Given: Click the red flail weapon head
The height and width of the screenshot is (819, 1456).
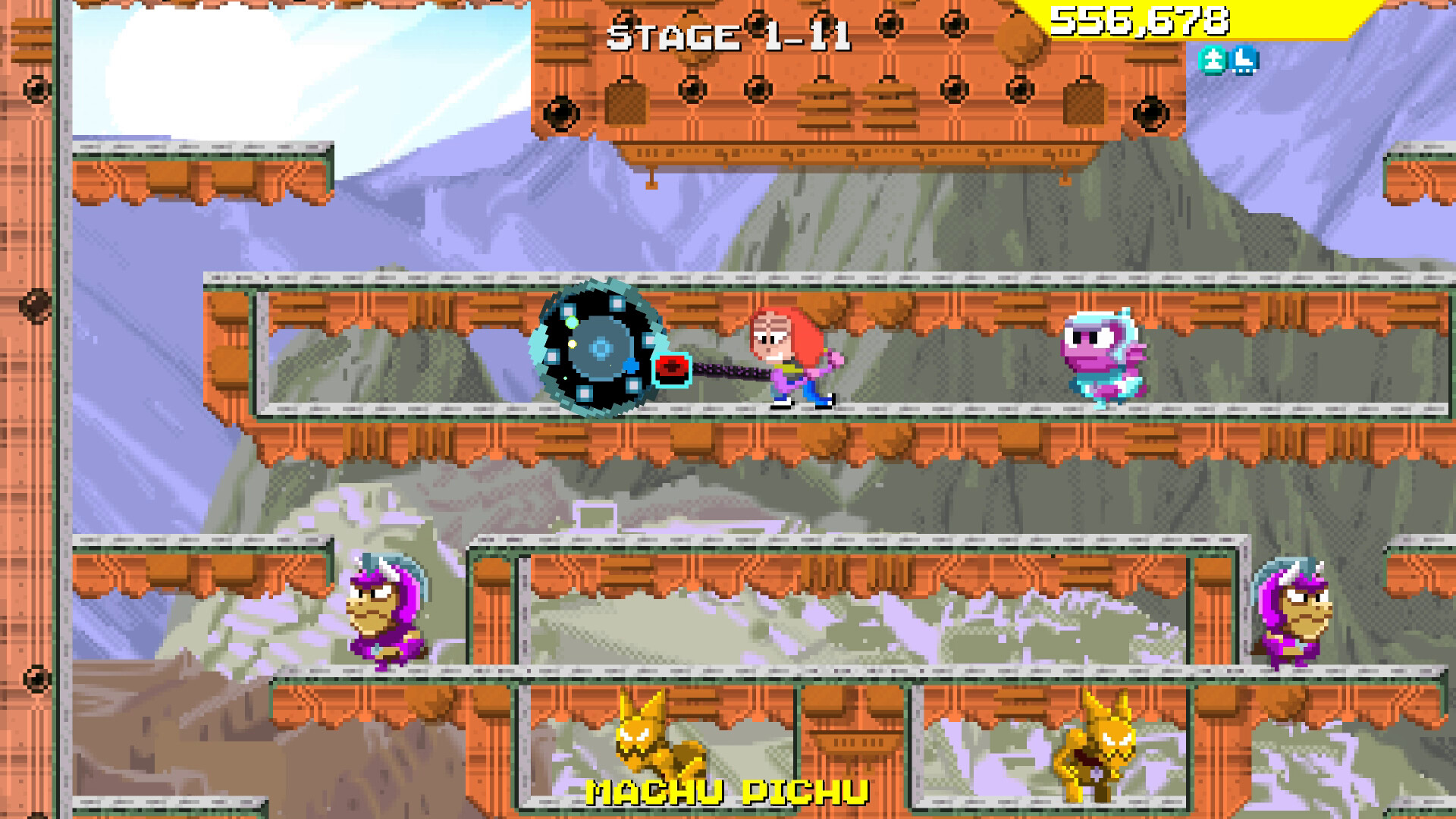Looking at the screenshot, I should [x=670, y=369].
